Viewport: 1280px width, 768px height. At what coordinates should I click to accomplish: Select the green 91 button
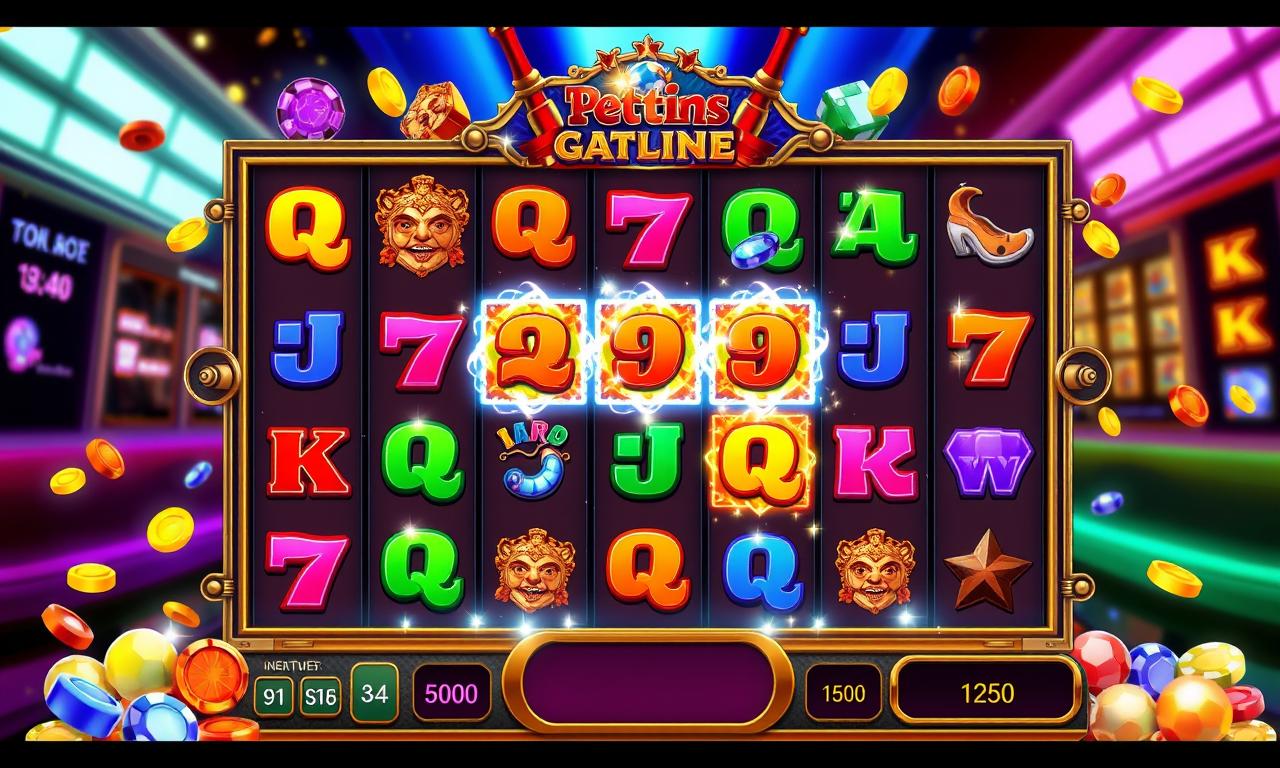[273, 695]
